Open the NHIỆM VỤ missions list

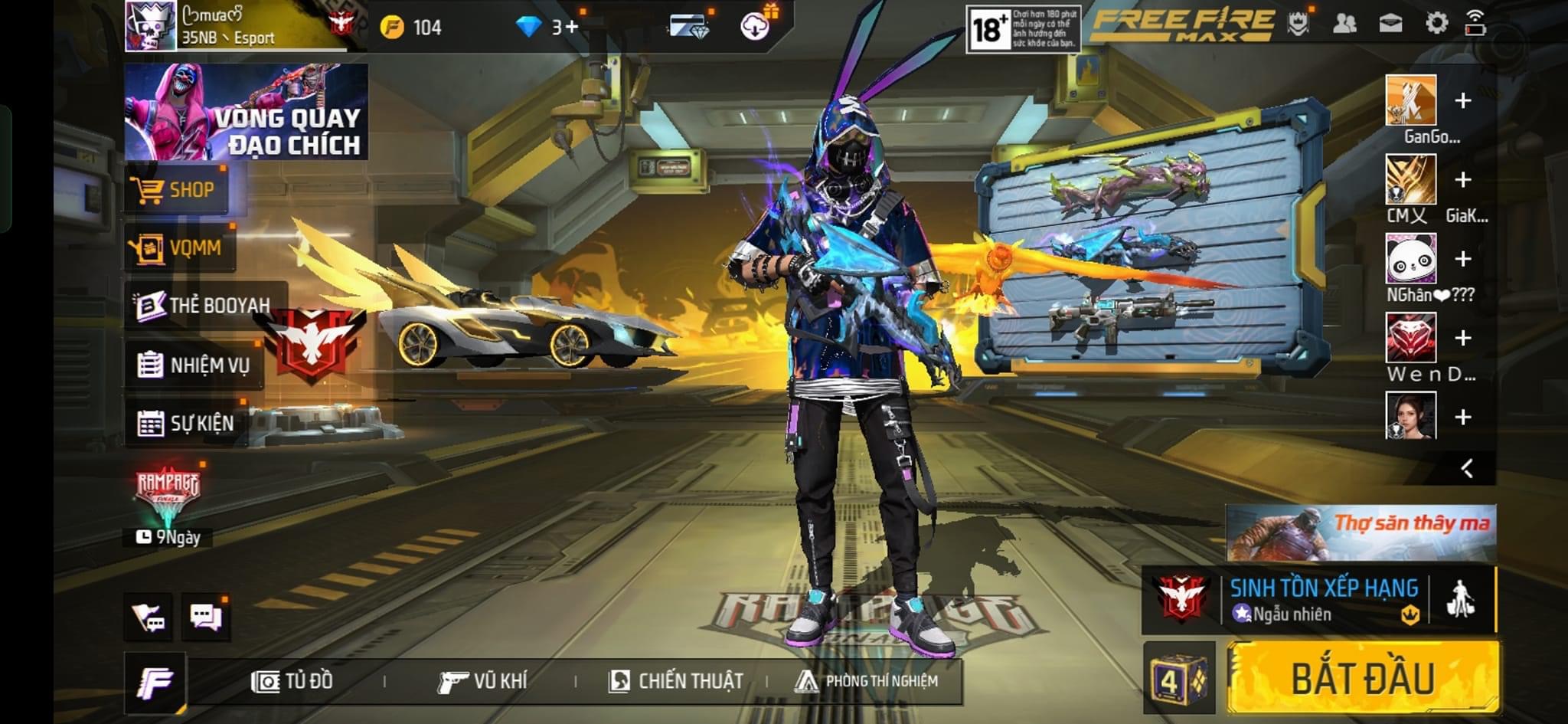coord(194,365)
